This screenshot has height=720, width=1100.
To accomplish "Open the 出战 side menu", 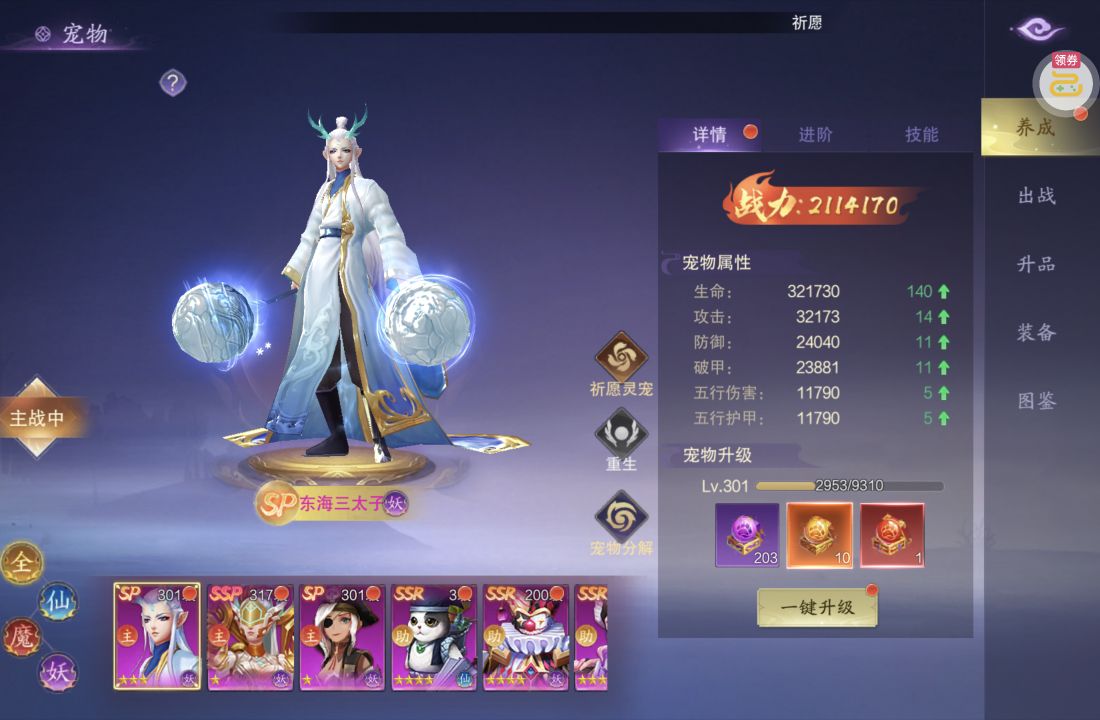I will pos(1037,196).
